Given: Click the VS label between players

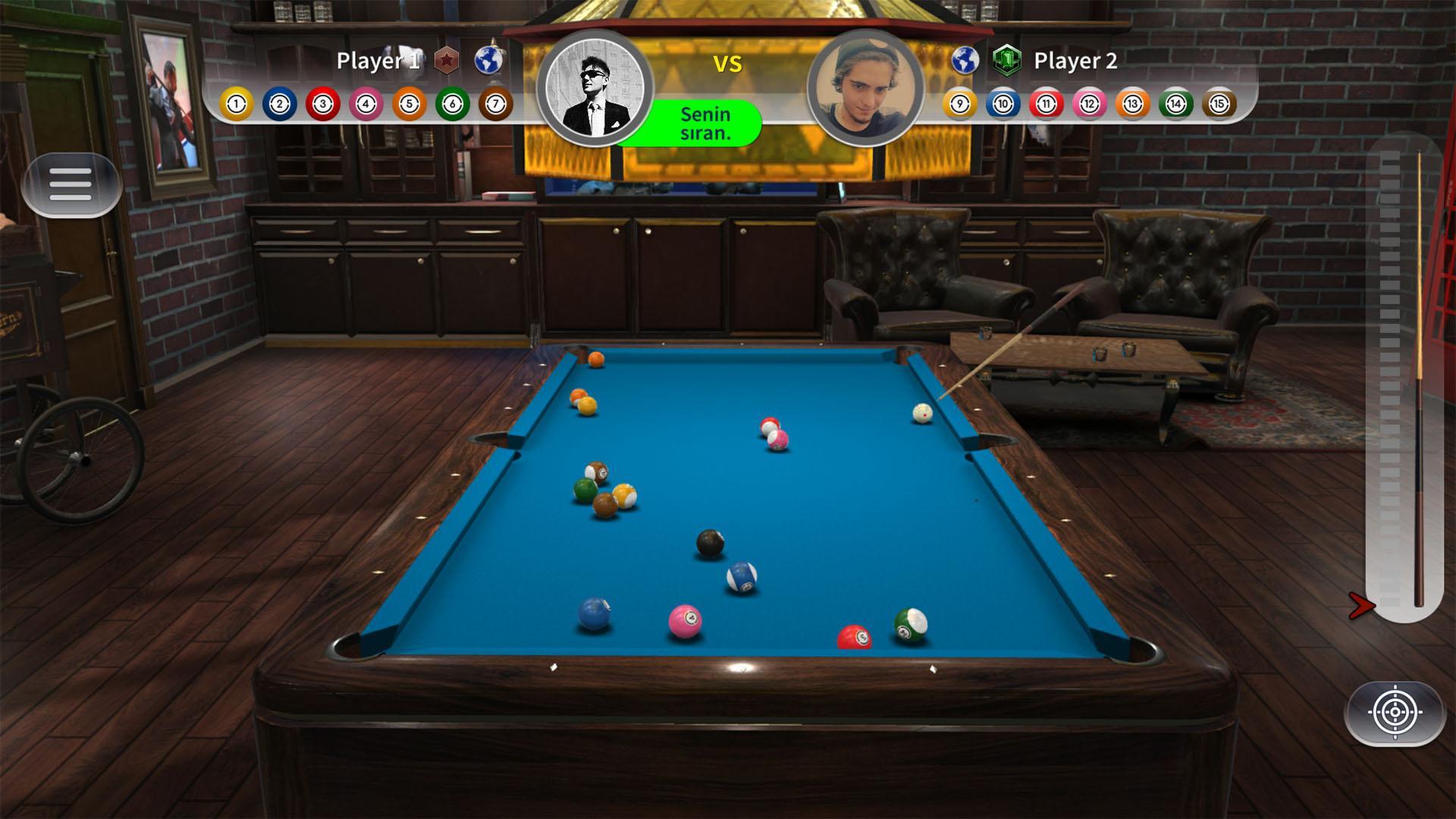Looking at the screenshot, I should pyautogui.click(x=728, y=64).
